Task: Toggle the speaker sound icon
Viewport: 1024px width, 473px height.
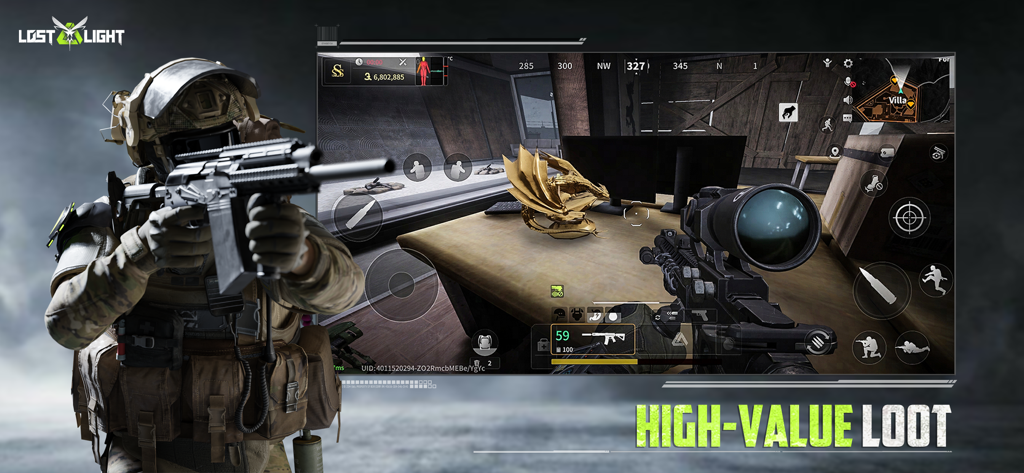Action: pyautogui.click(x=848, y=100)
